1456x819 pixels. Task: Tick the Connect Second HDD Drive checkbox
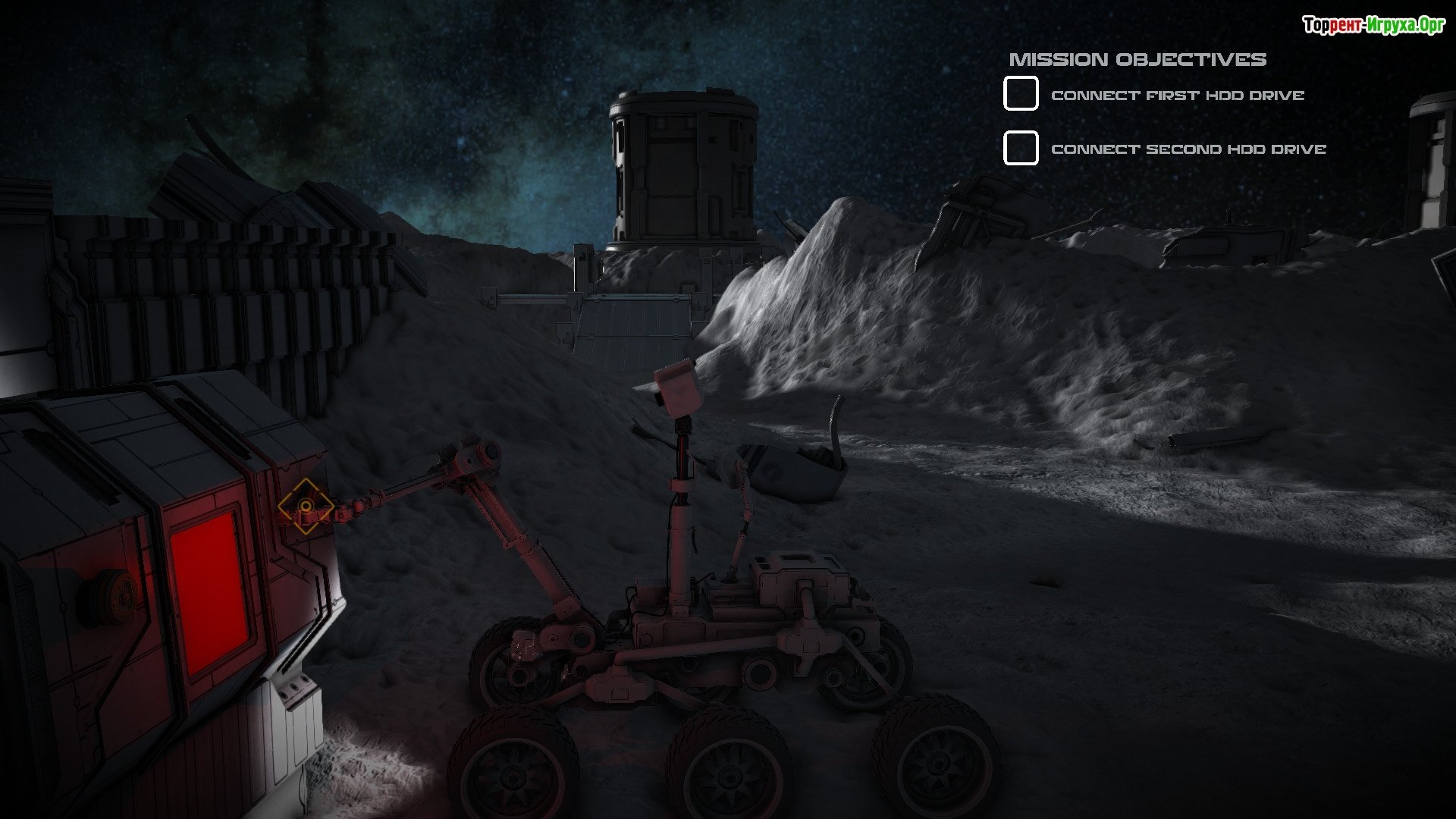pyautogui.click(x=1021, y=148)
